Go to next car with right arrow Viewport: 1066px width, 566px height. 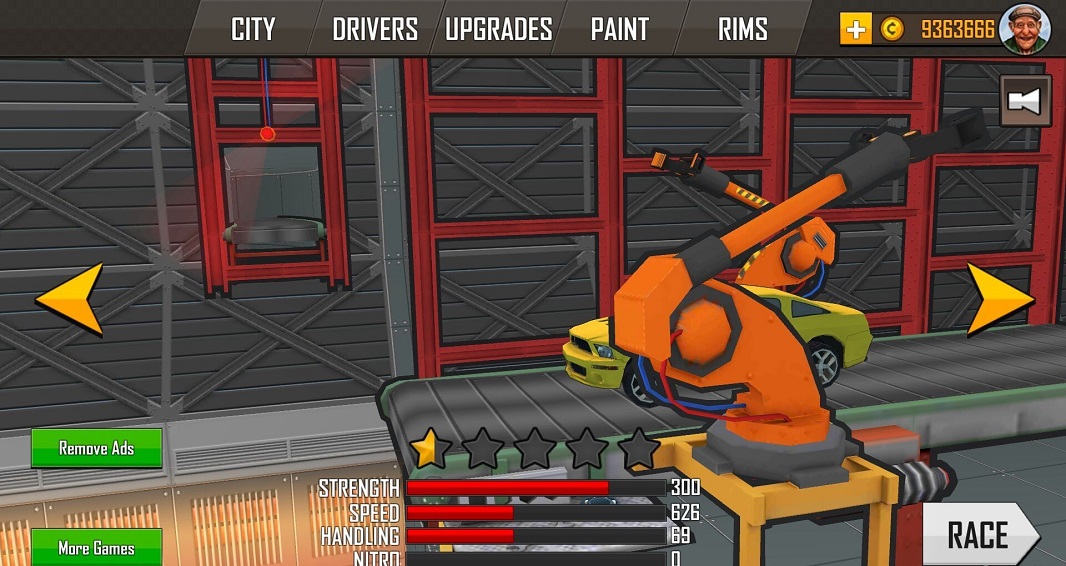pos(1000,298)
